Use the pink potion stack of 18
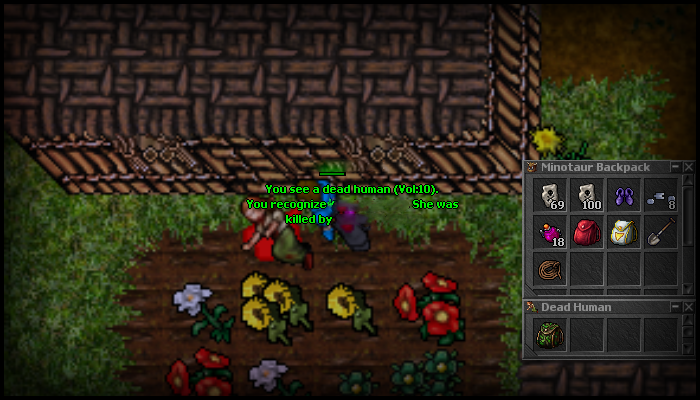700x400 pixels. pos(550,233)
